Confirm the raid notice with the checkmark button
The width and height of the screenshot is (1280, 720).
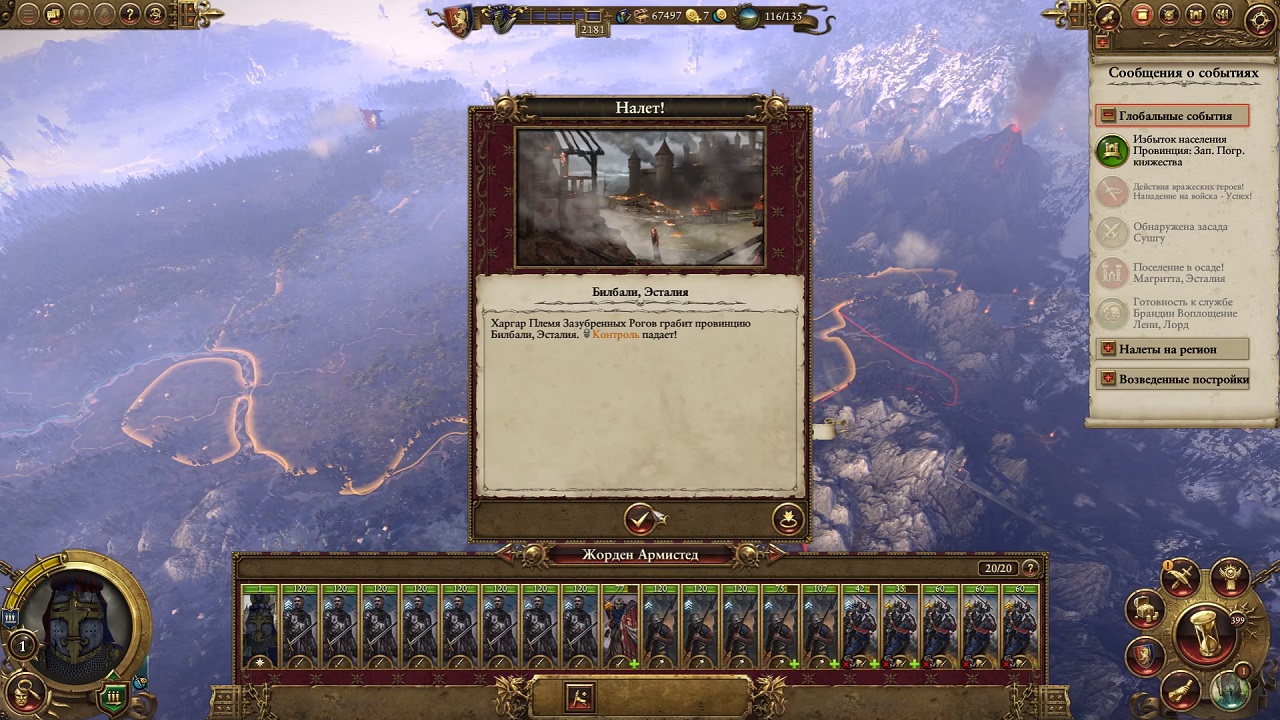tap(639, 519)
